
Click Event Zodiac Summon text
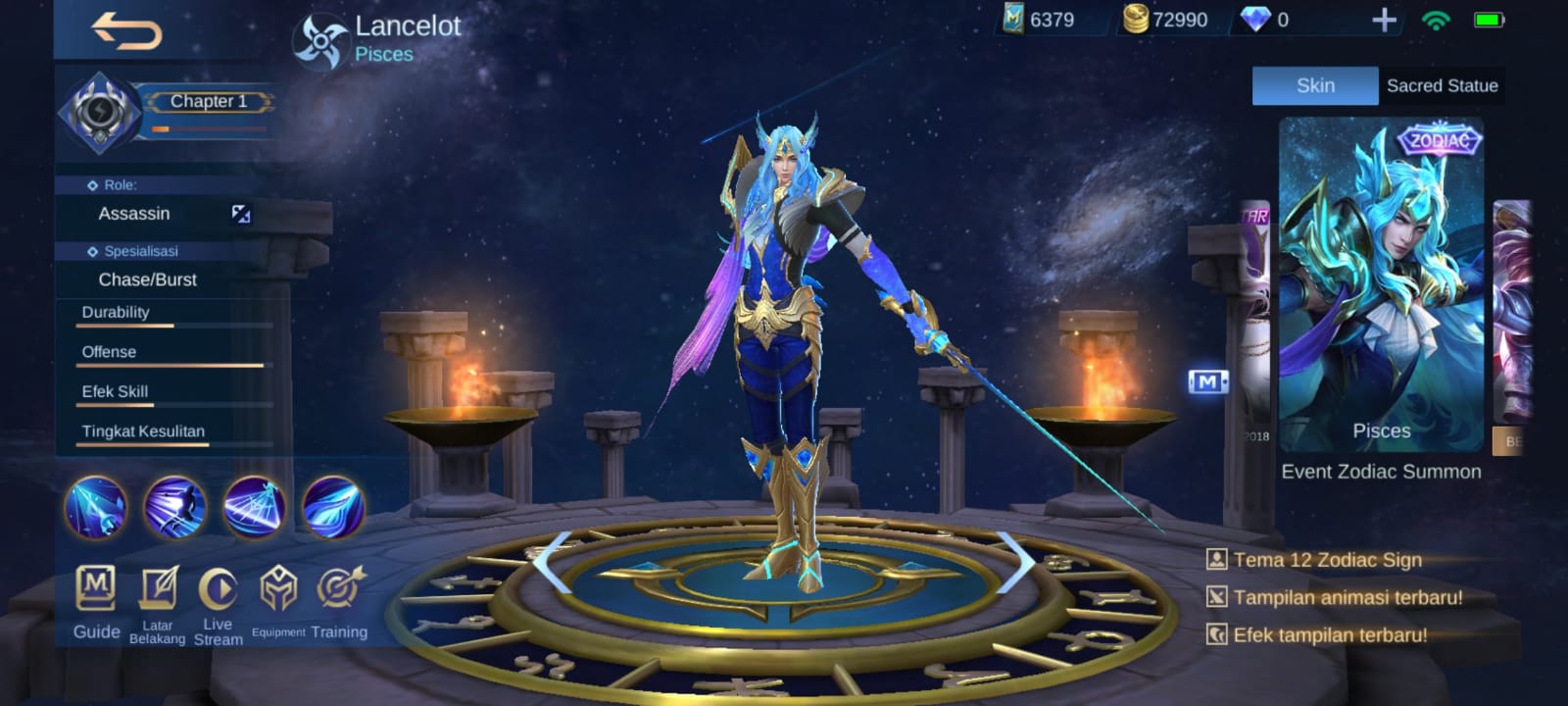click(x=1379, y=471)
